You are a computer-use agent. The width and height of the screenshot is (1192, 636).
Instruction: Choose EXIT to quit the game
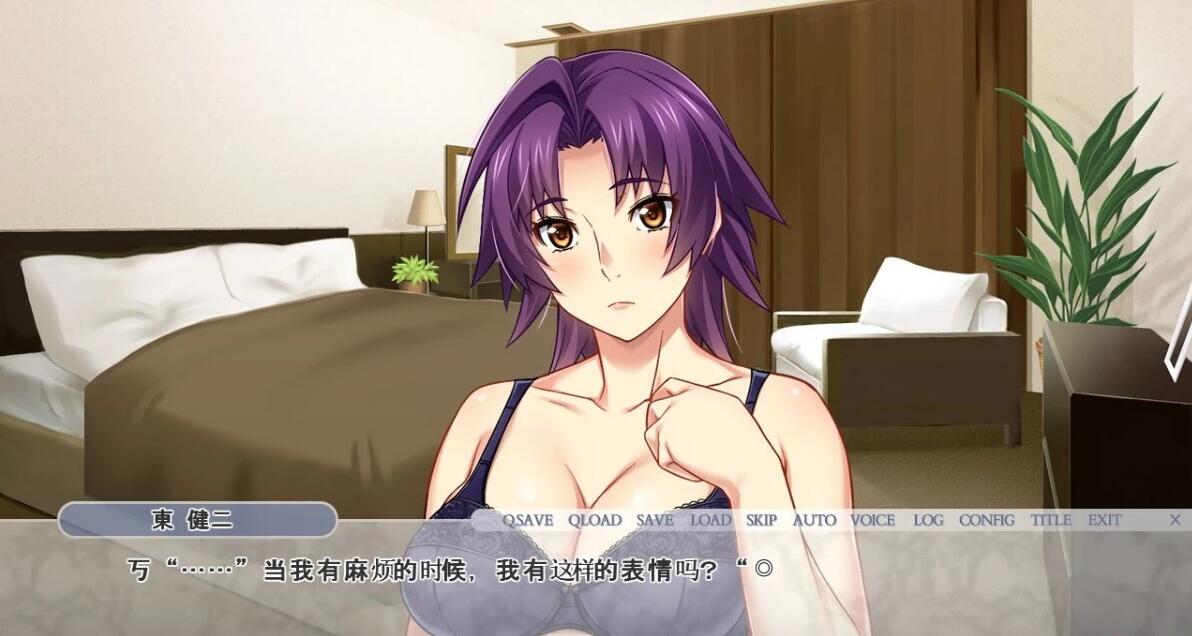coord(1105,520)
